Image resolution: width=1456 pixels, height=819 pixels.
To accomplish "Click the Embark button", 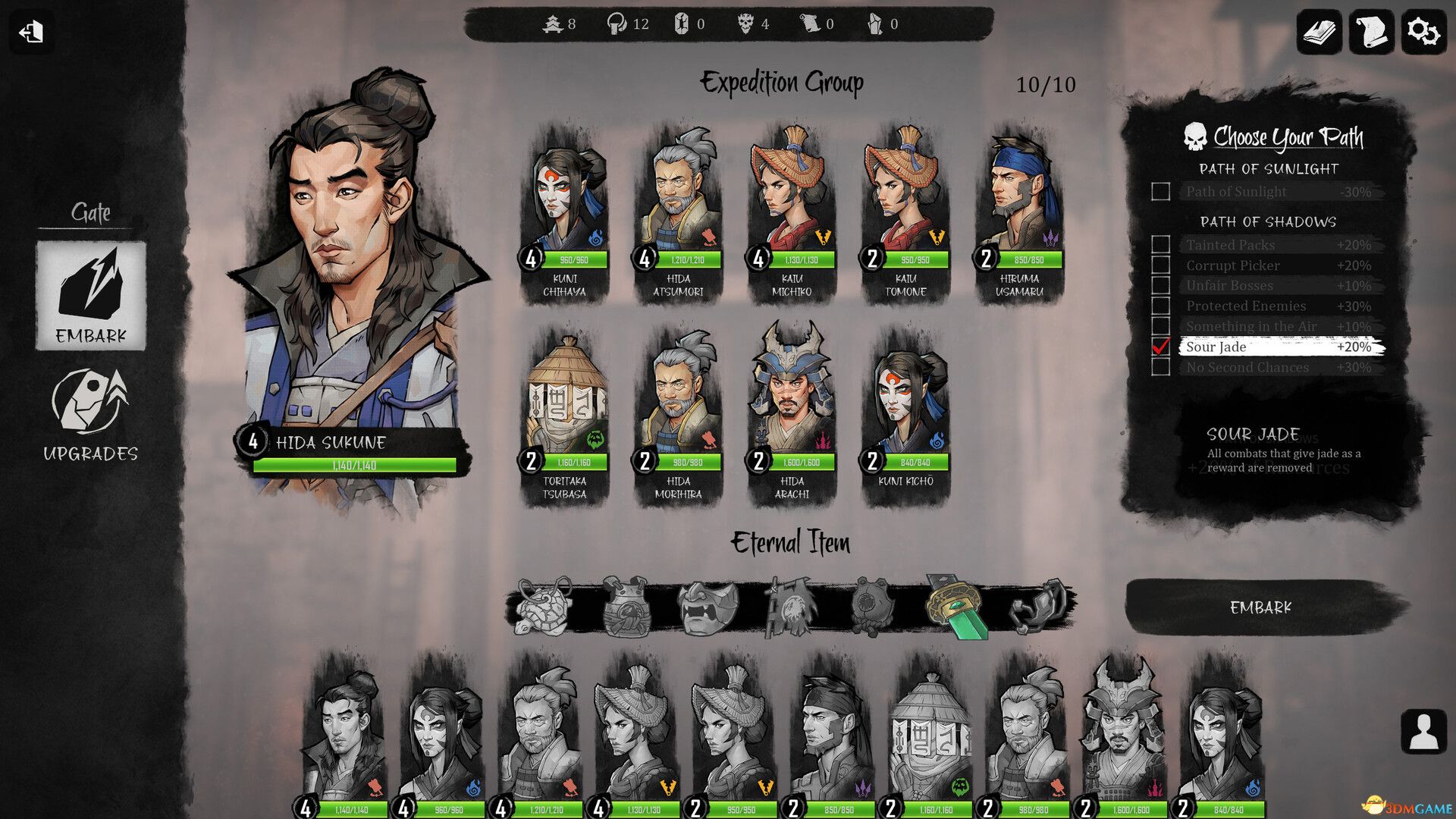I will pos(1262,607).
